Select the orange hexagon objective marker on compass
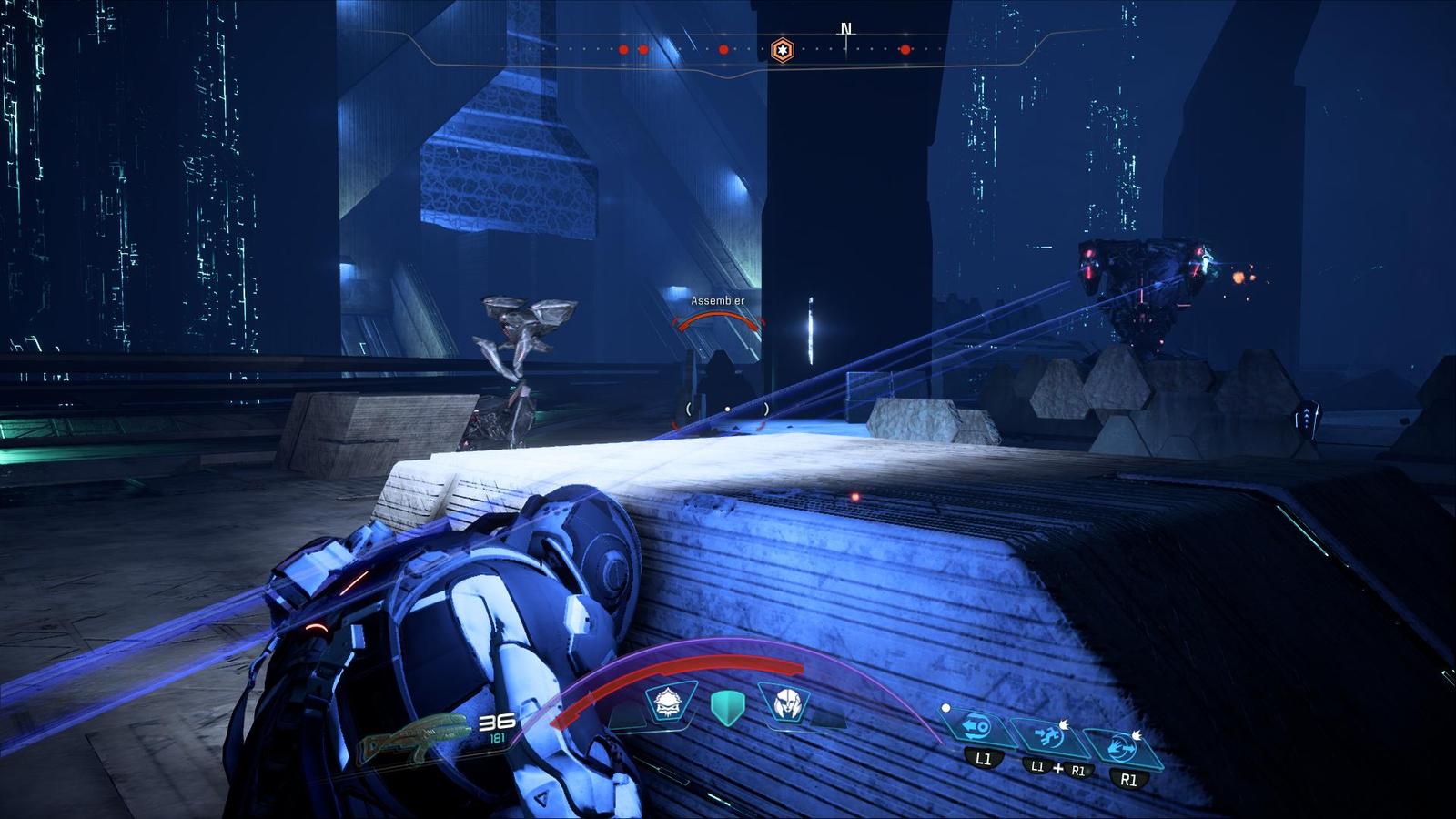The height and width of the screenshot is (819, 1456). [x=782, y=50]
